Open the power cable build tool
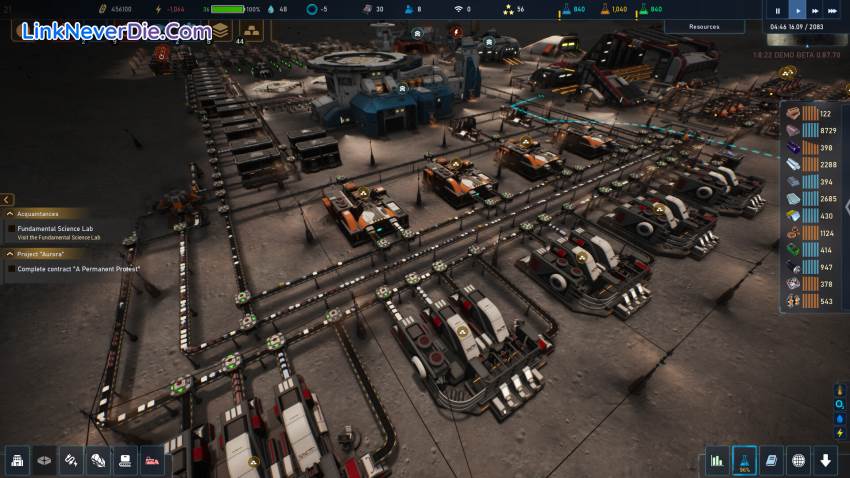 point(72,460)
